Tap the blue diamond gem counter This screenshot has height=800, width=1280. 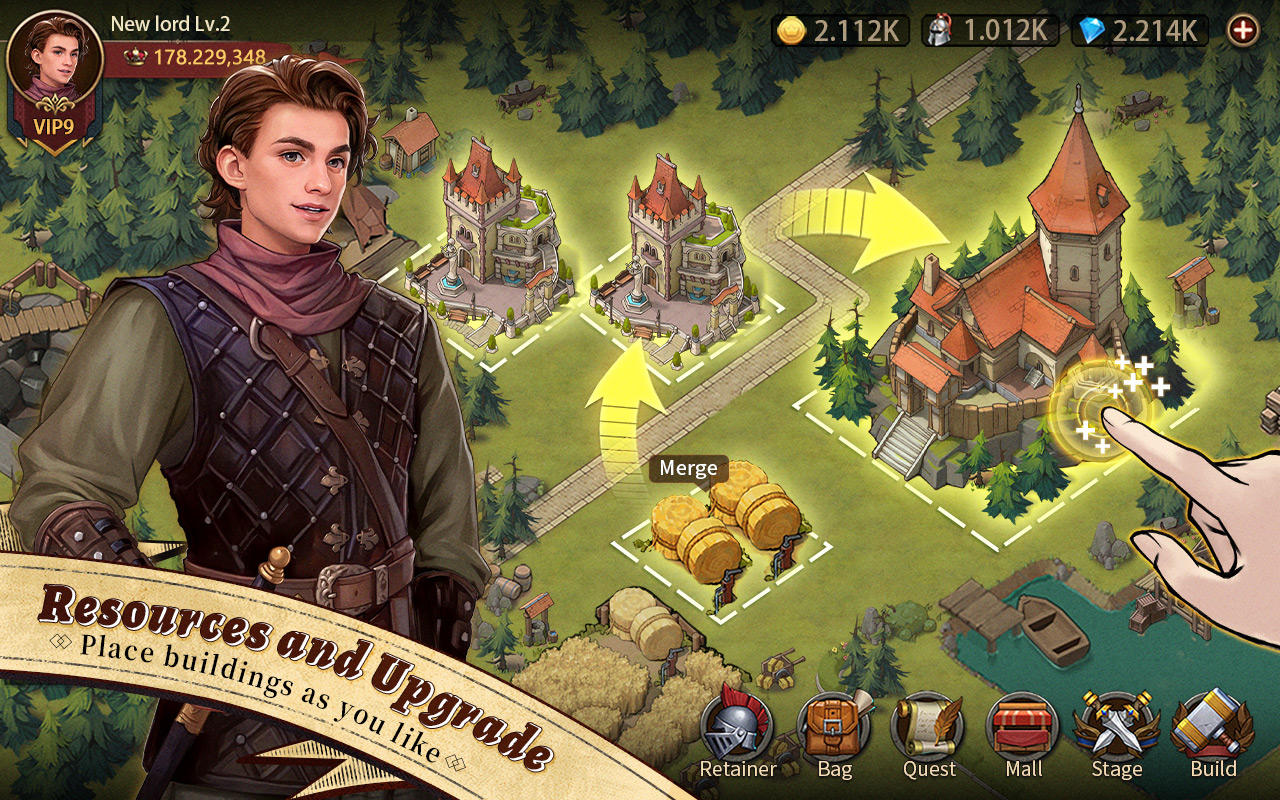(x=1090, y=30)
